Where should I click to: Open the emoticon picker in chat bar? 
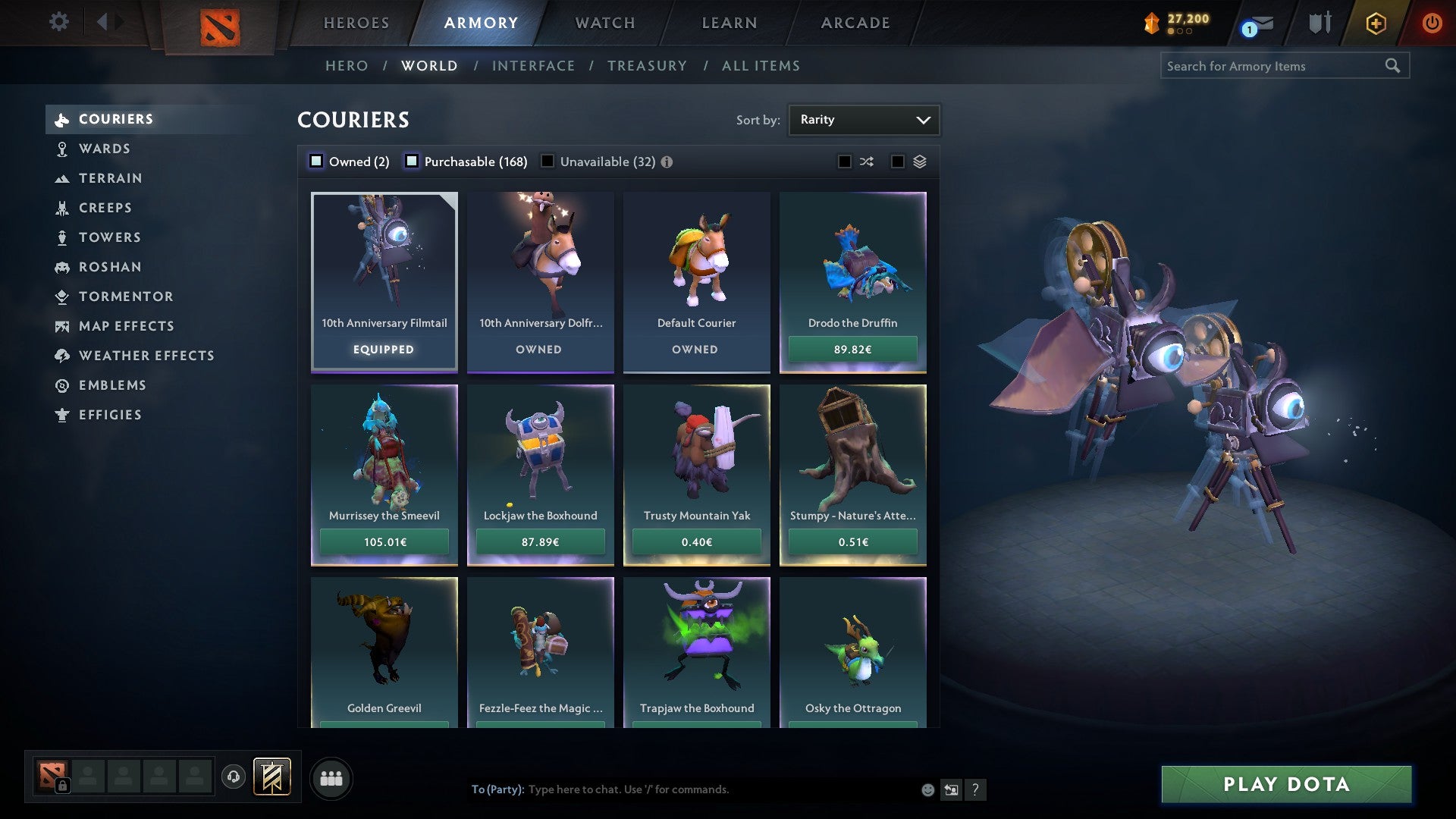point(927,789)
